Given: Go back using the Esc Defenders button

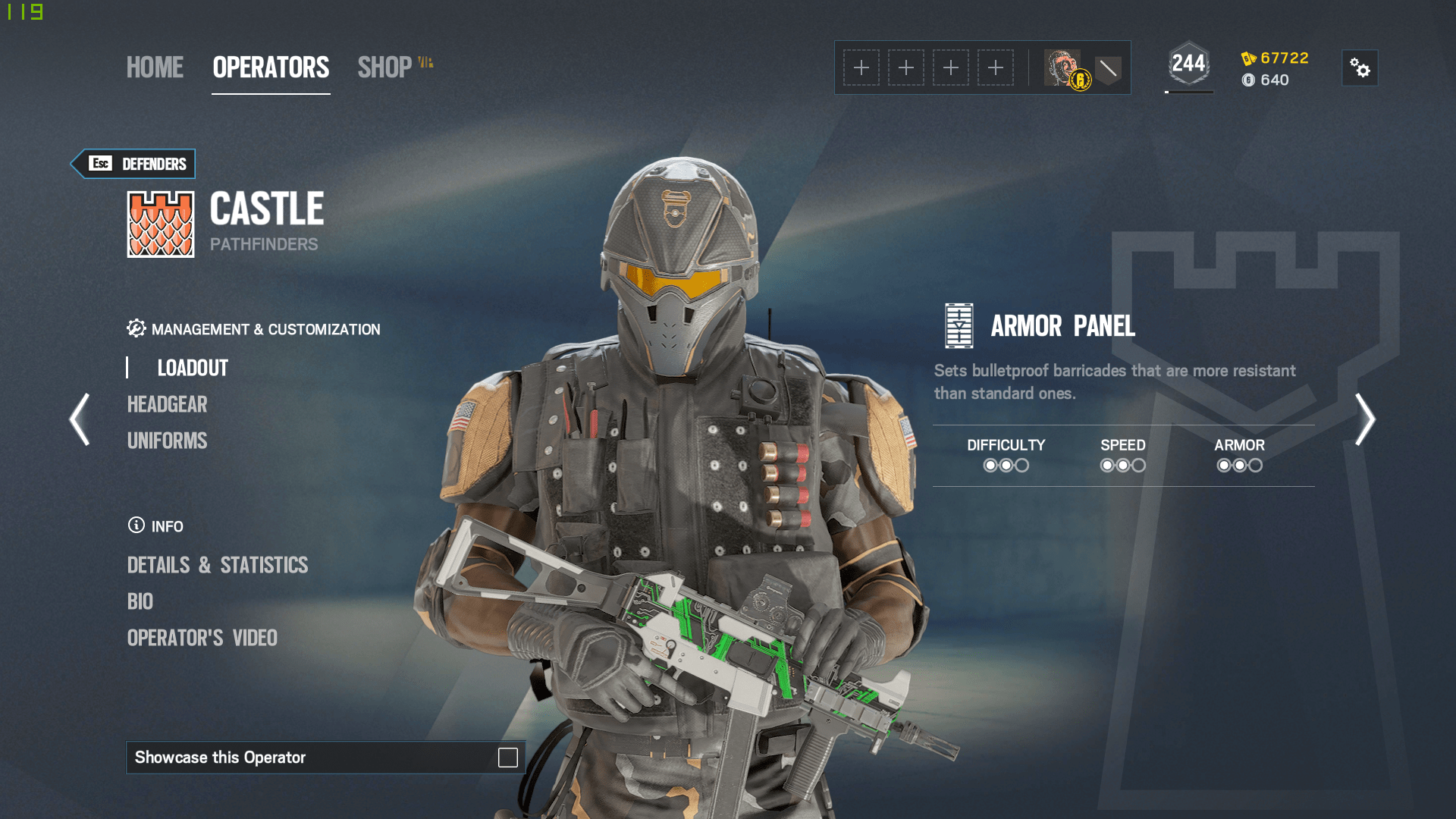Looking at the screenshot, I should pos(133,163).
